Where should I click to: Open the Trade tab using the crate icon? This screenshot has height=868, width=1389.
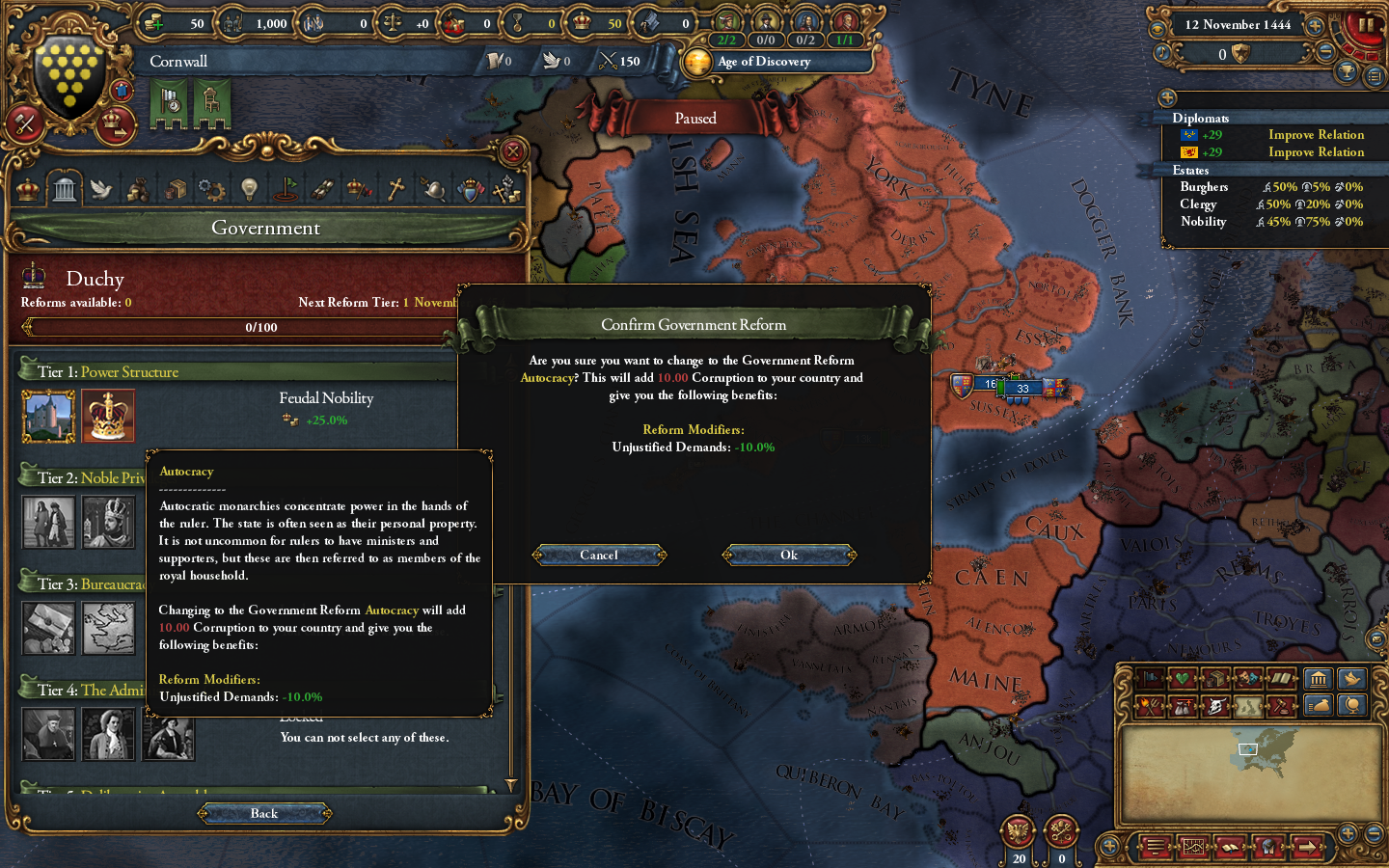coord(175,188)
